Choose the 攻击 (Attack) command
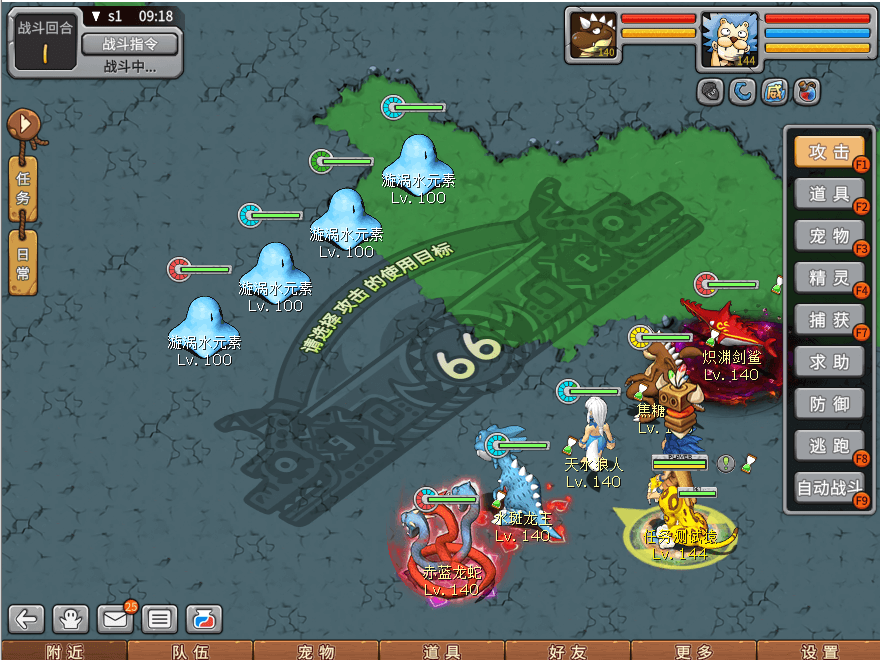 829,152
